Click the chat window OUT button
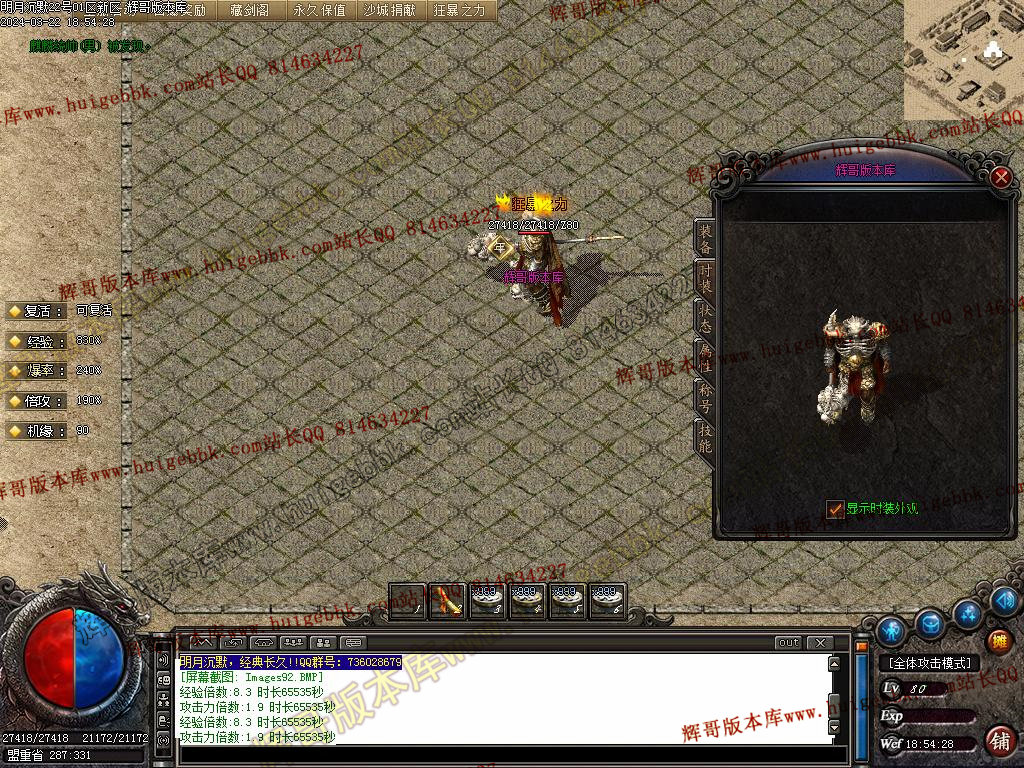The width and height of the screenshot is (1024, 768). pos(789,643)
